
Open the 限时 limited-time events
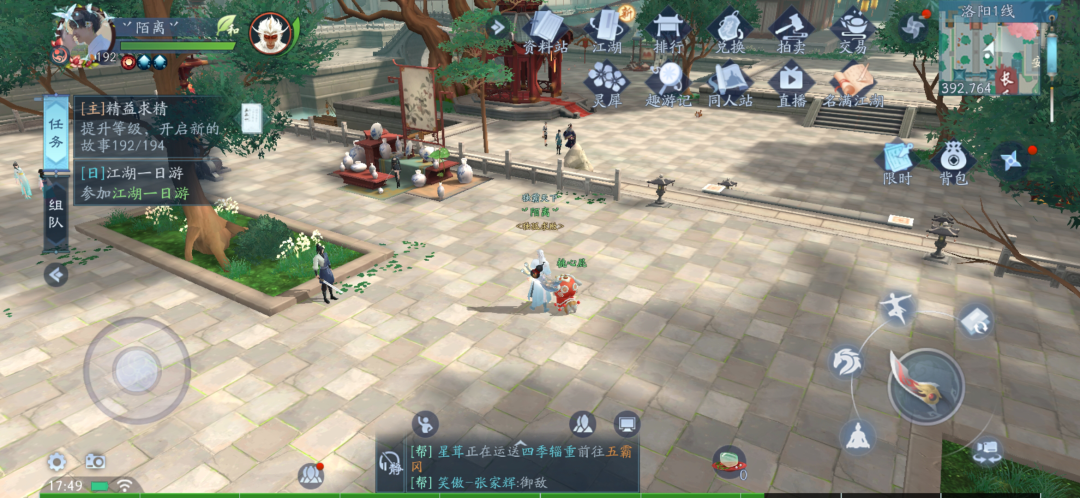pyautogui.click(x=897, y=162)
